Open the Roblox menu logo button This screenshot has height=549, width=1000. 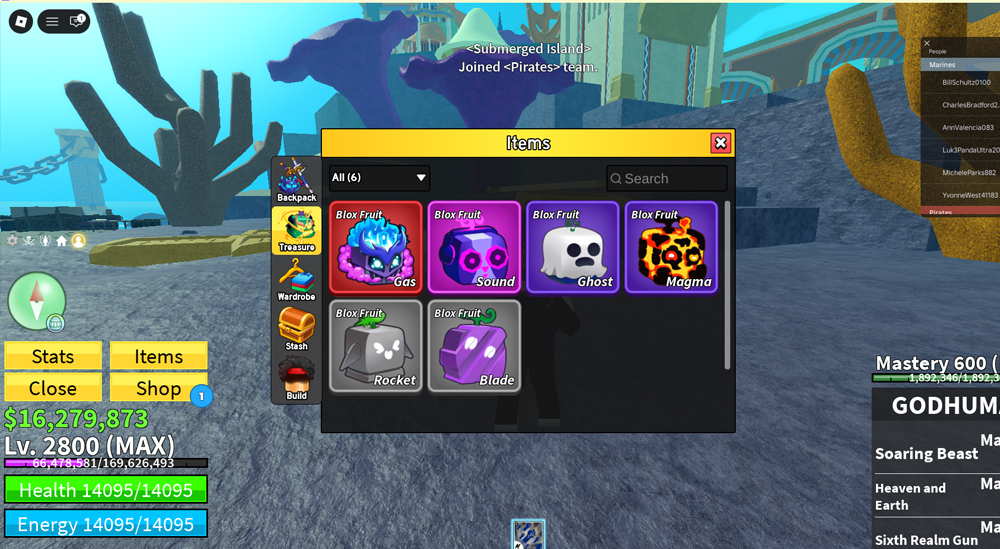[20, 21]
